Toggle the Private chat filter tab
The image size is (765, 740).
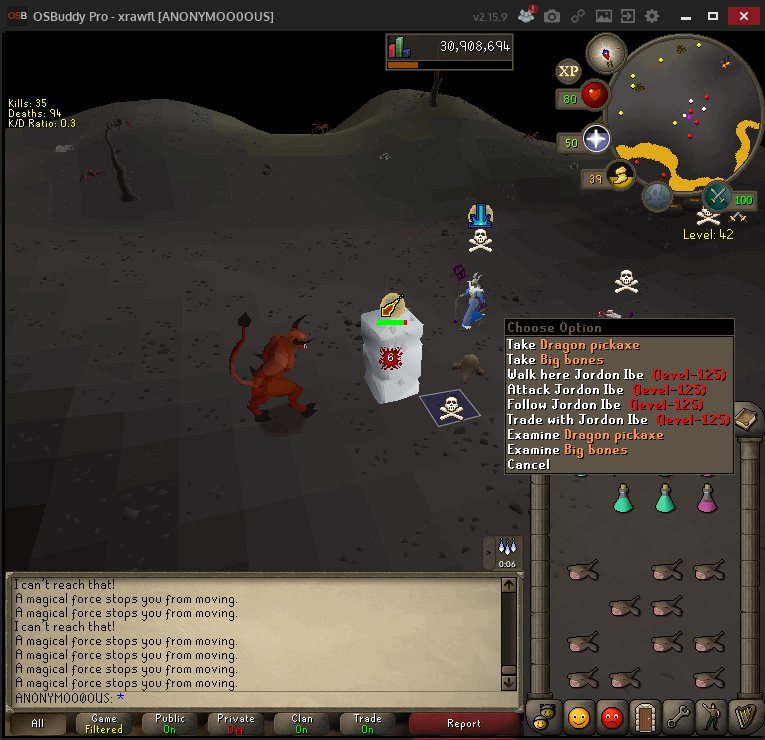coord(235,723)
